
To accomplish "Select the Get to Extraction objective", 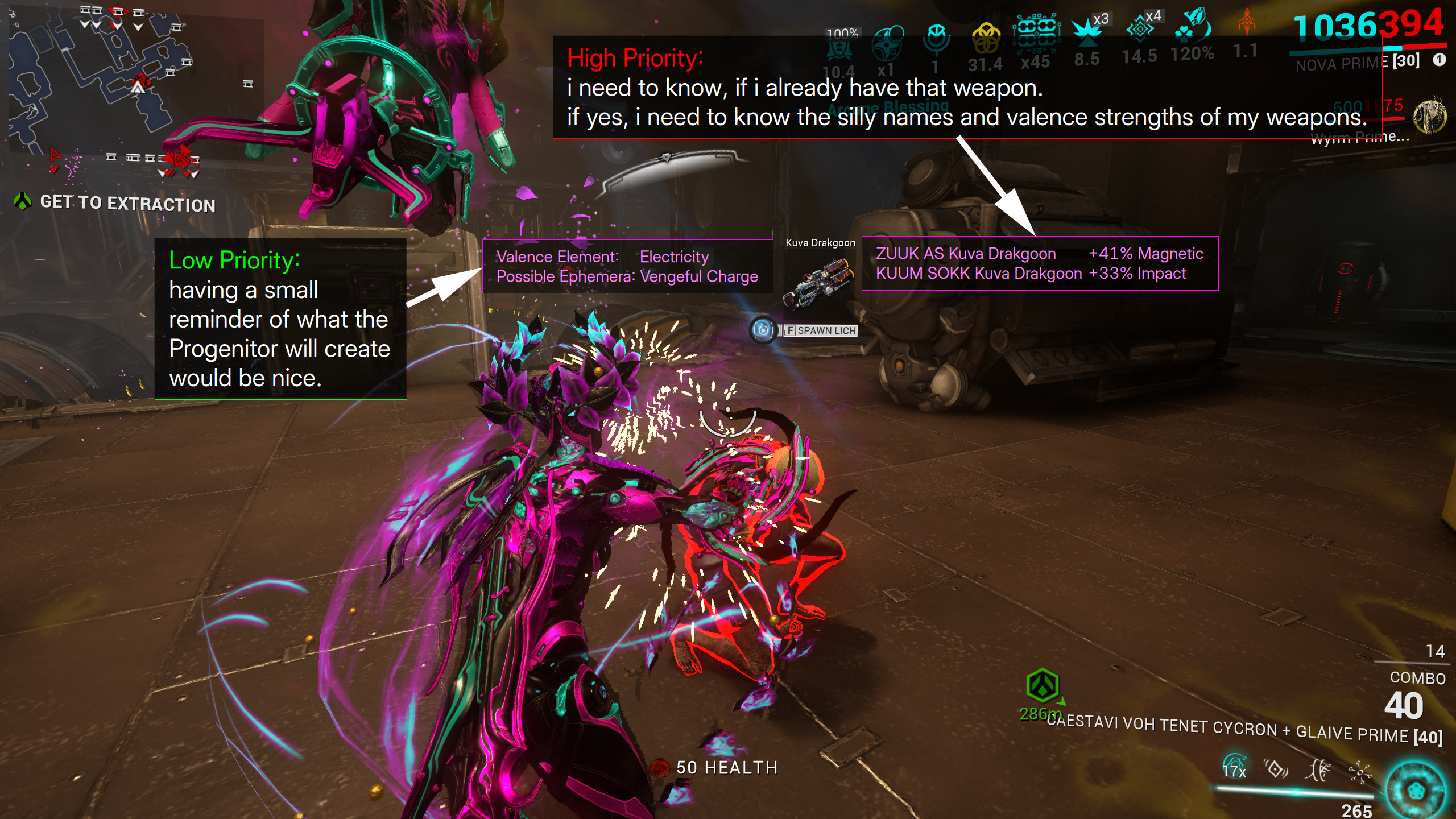I will [x=127, y=203].
